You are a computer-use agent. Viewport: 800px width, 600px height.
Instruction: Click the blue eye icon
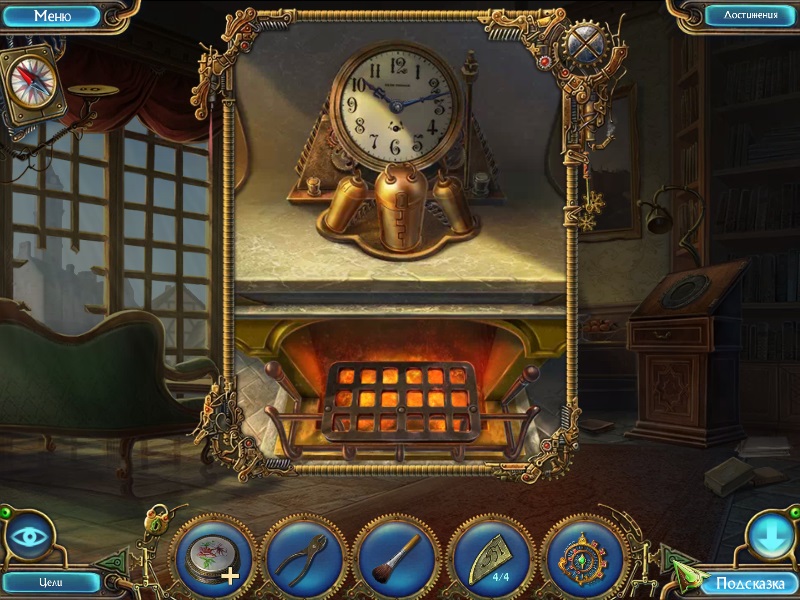click(29, 536)
